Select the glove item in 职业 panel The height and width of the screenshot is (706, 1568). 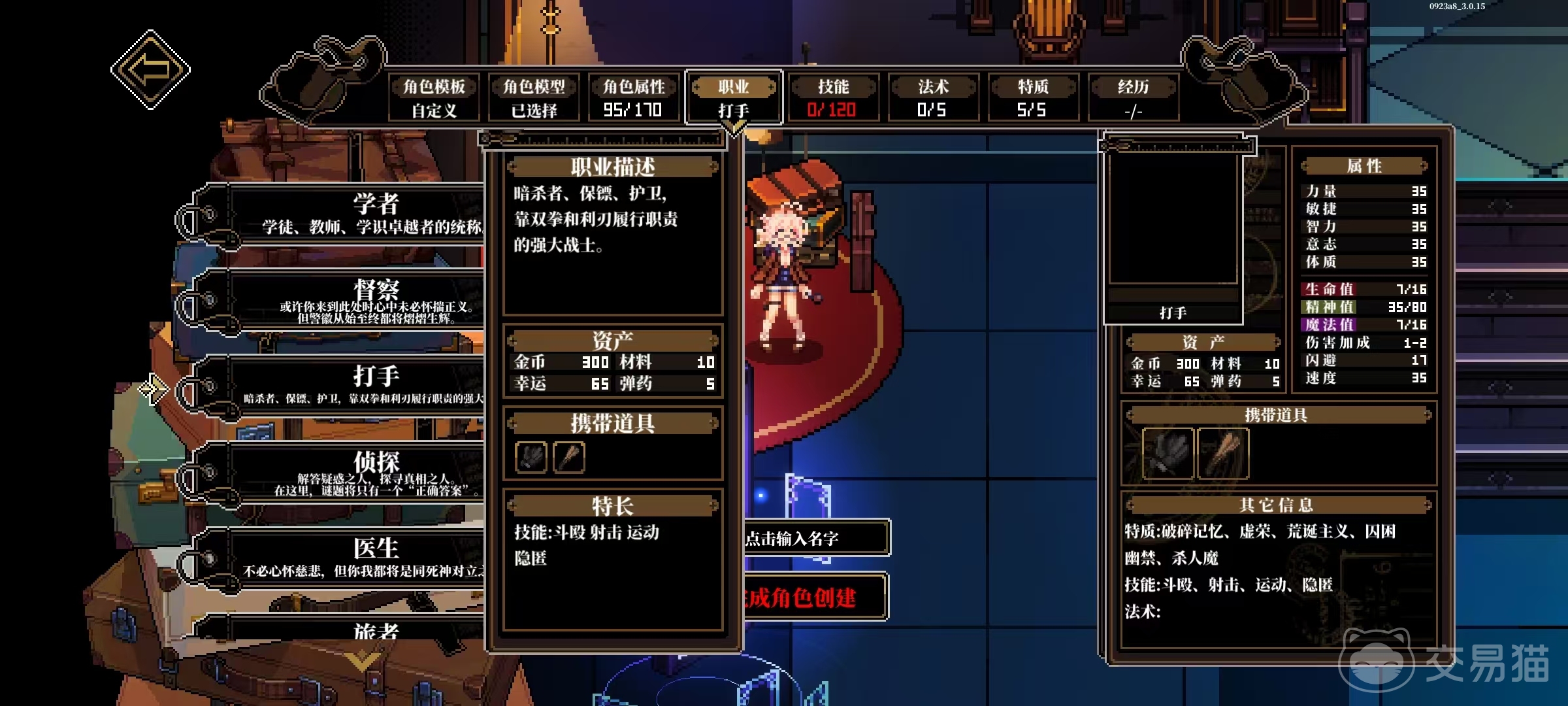tap(531, 457)
